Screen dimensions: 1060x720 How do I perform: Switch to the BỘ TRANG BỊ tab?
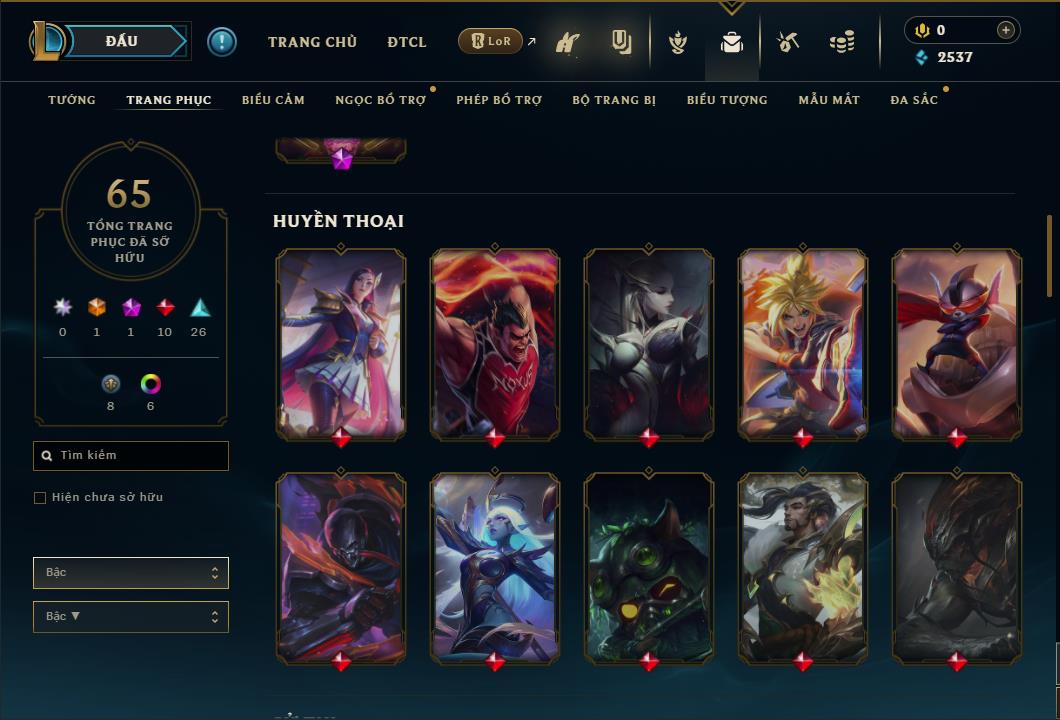click(614, 100)
